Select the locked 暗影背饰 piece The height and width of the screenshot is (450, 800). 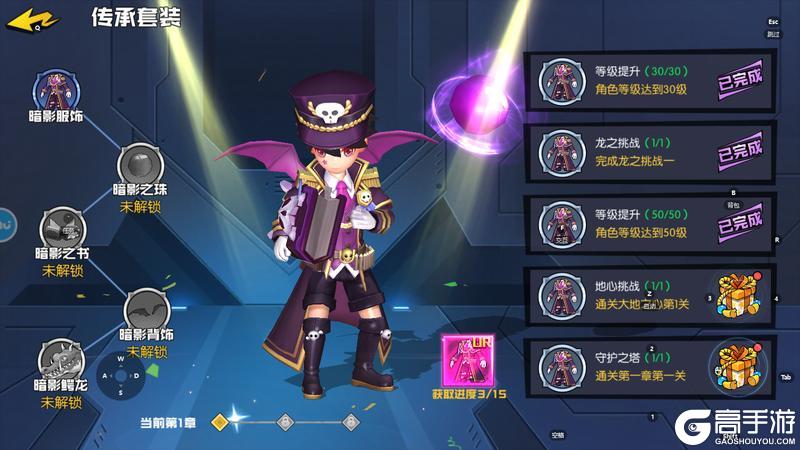point(147,309)
